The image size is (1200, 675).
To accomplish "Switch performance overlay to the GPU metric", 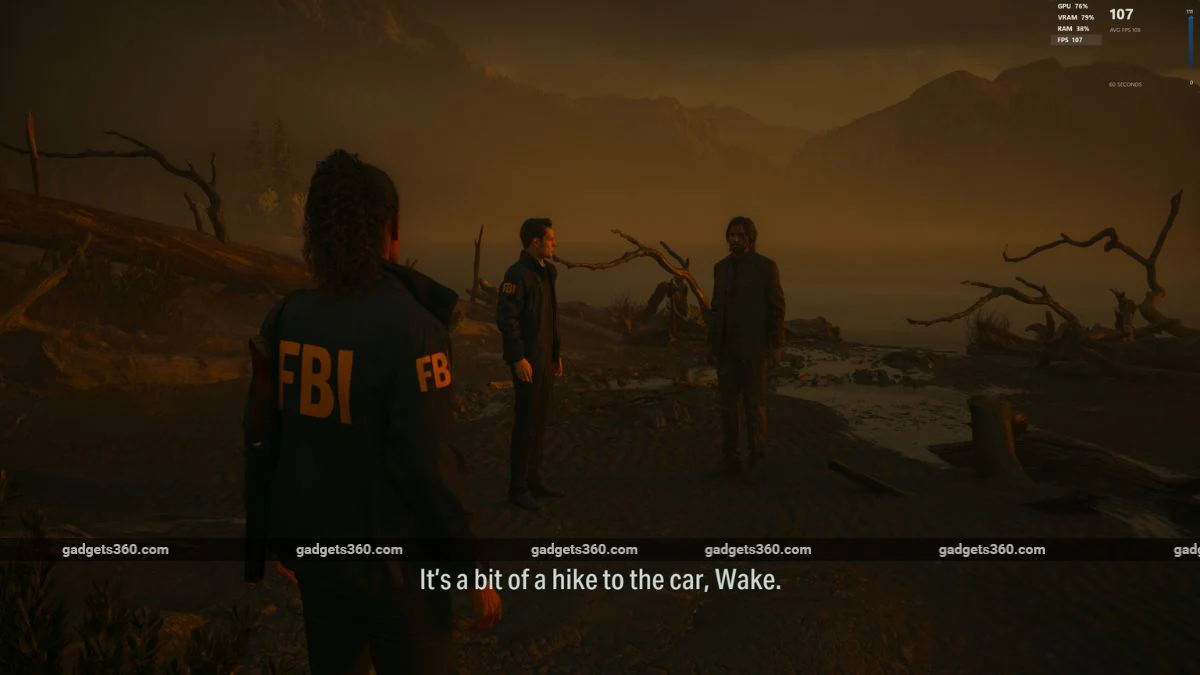I will pyautogui.click(x=1075, y=7).
